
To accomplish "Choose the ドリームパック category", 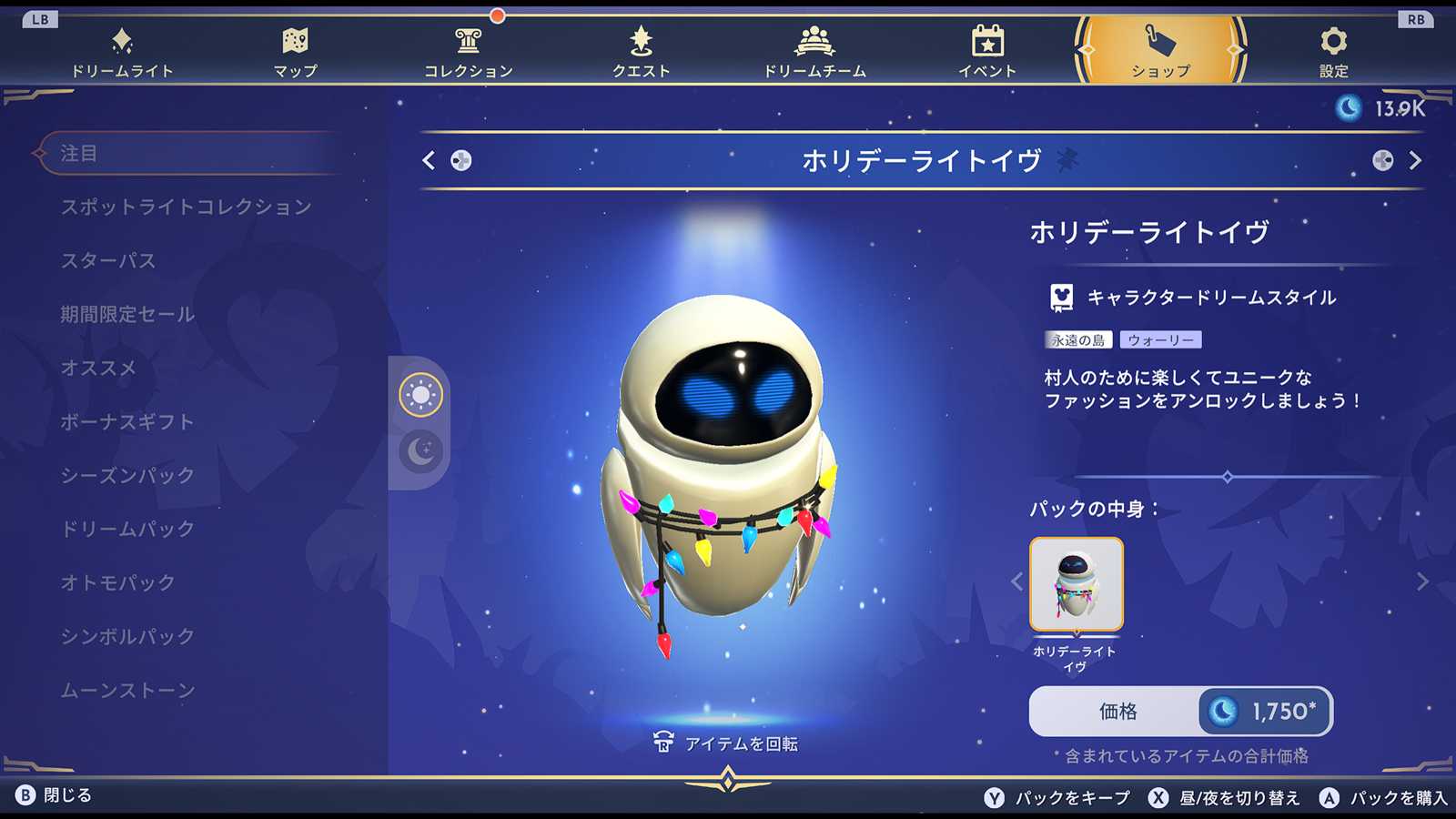I will pyautogui.click(x=127, y=530).
